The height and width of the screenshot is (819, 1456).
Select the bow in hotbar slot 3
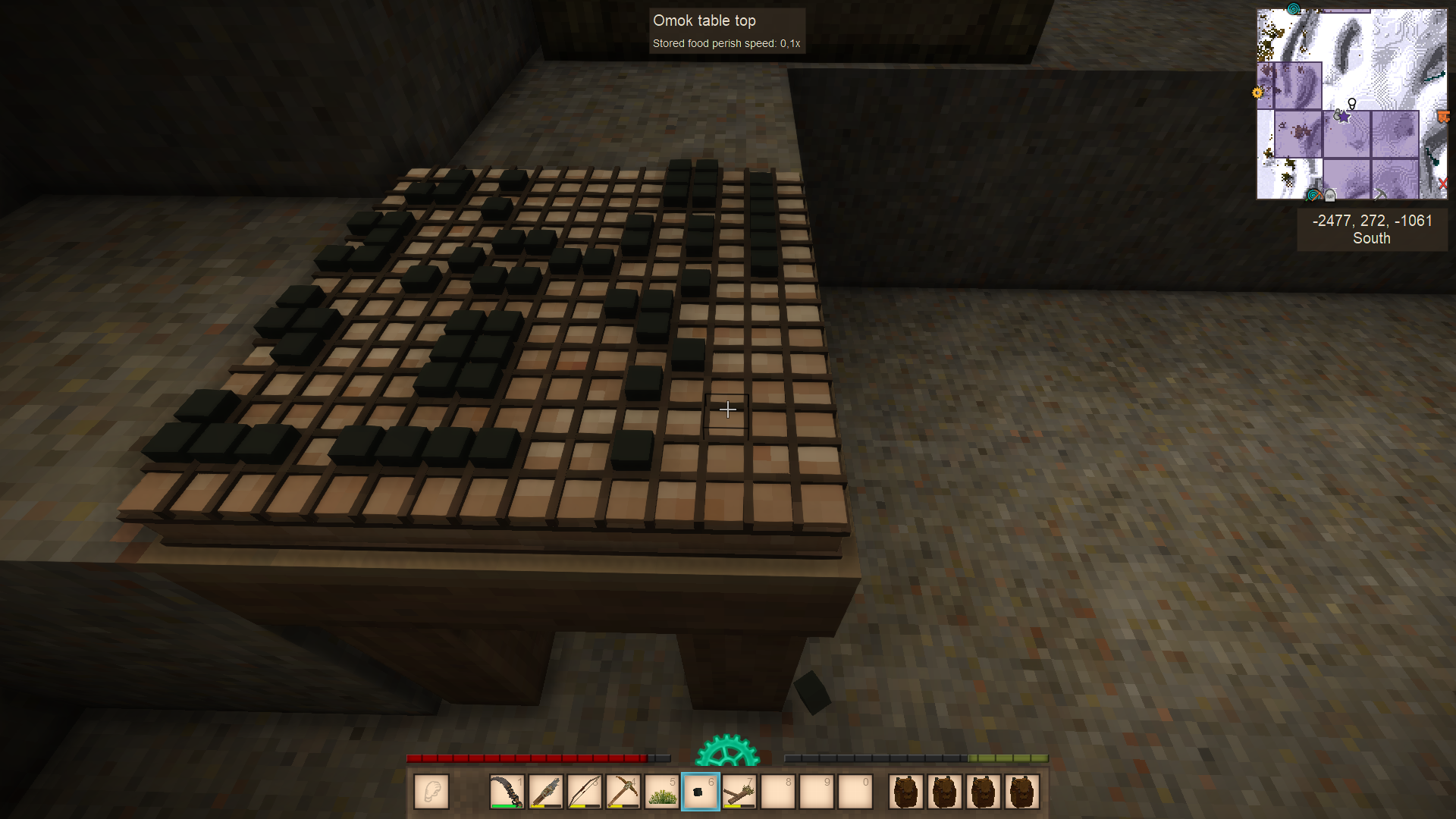(x=585, y=792)
